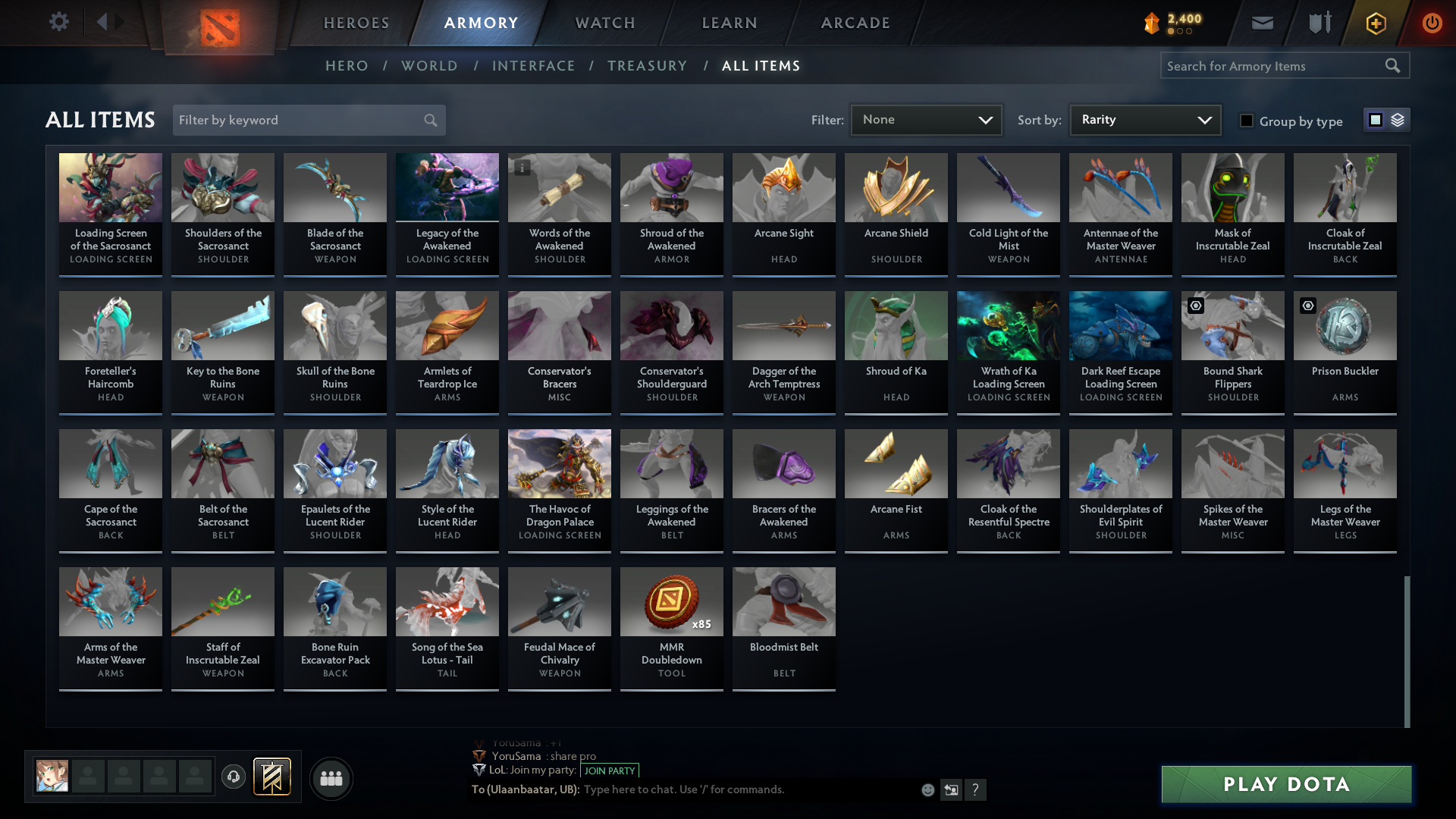Open the settings gear icon
Viewport: 1456px width, 819px height.
pos(59,23)
